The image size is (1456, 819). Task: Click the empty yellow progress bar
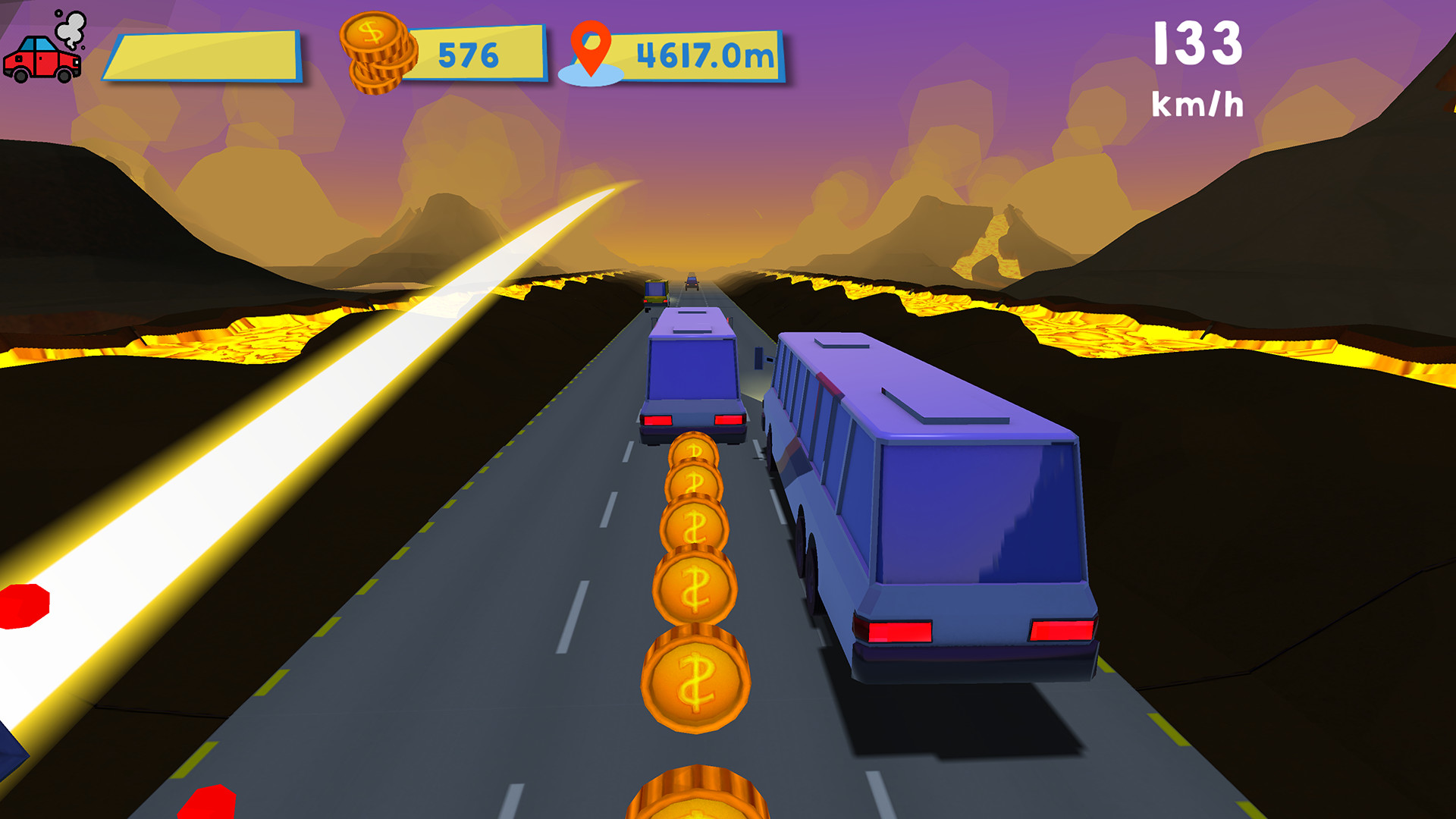pyautogui.click(x=205, y=55)
